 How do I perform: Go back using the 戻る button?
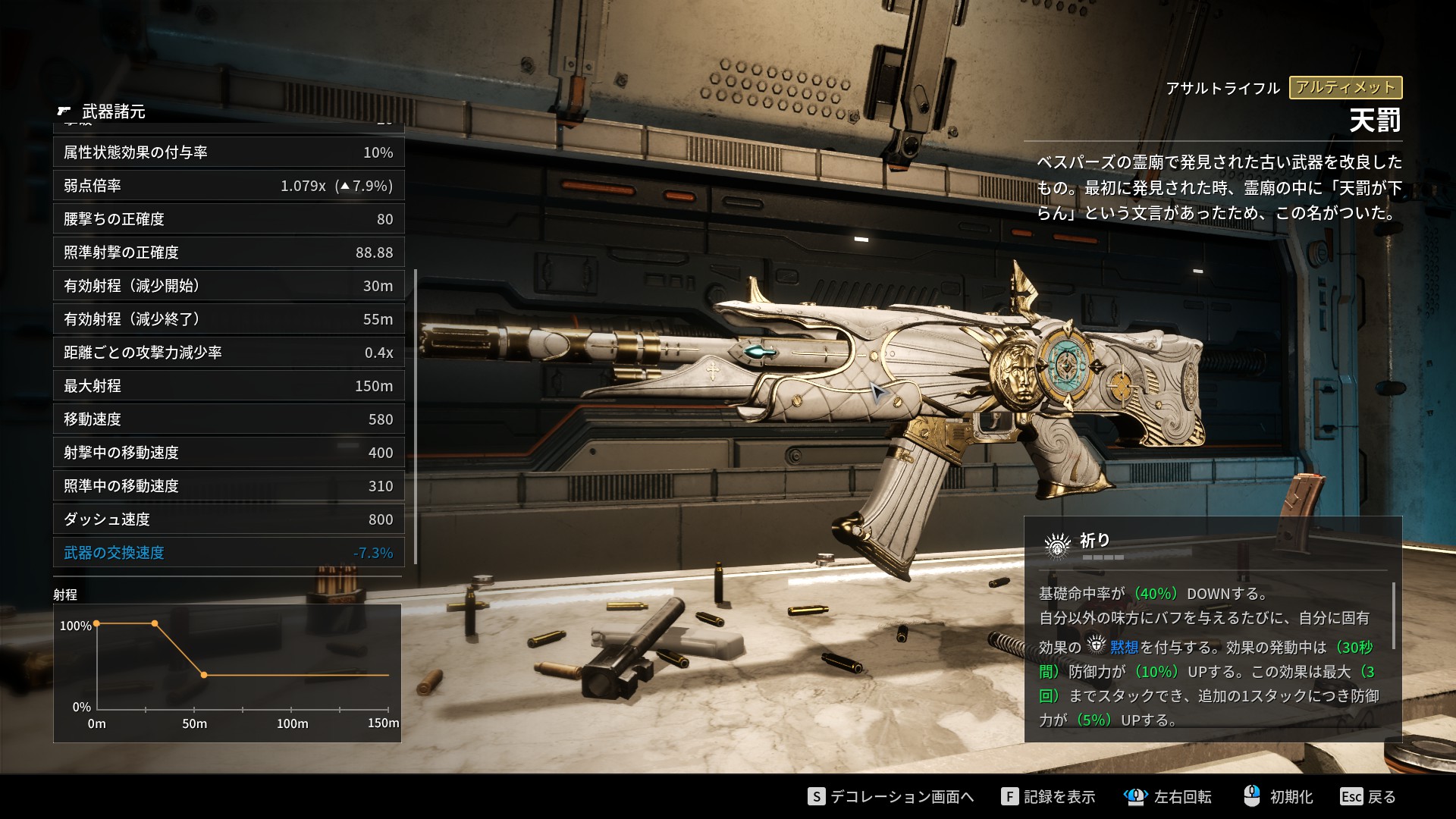(1368, 796)
